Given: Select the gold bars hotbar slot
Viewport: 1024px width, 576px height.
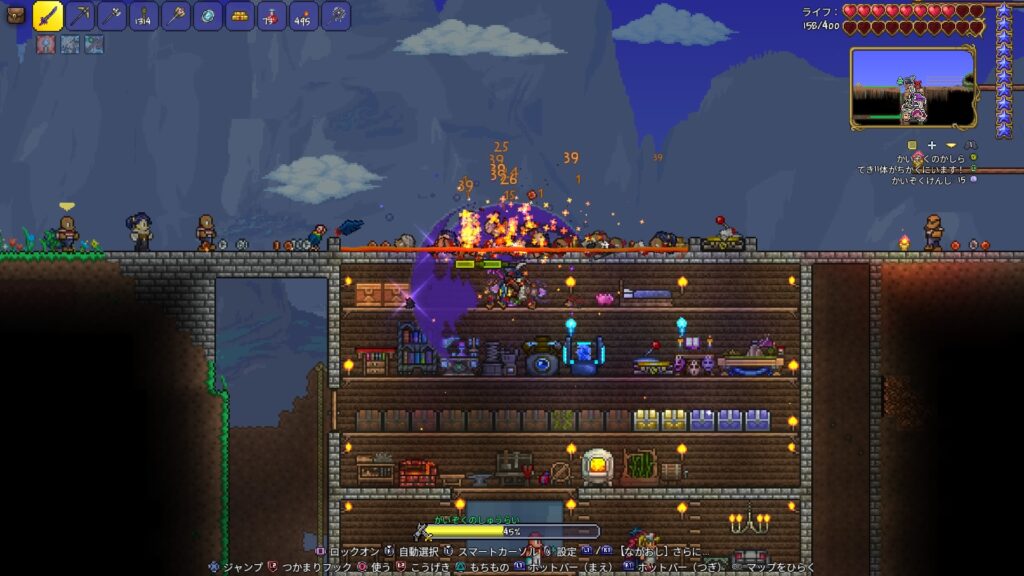Looking at the screenshot, I should (240, 15).
